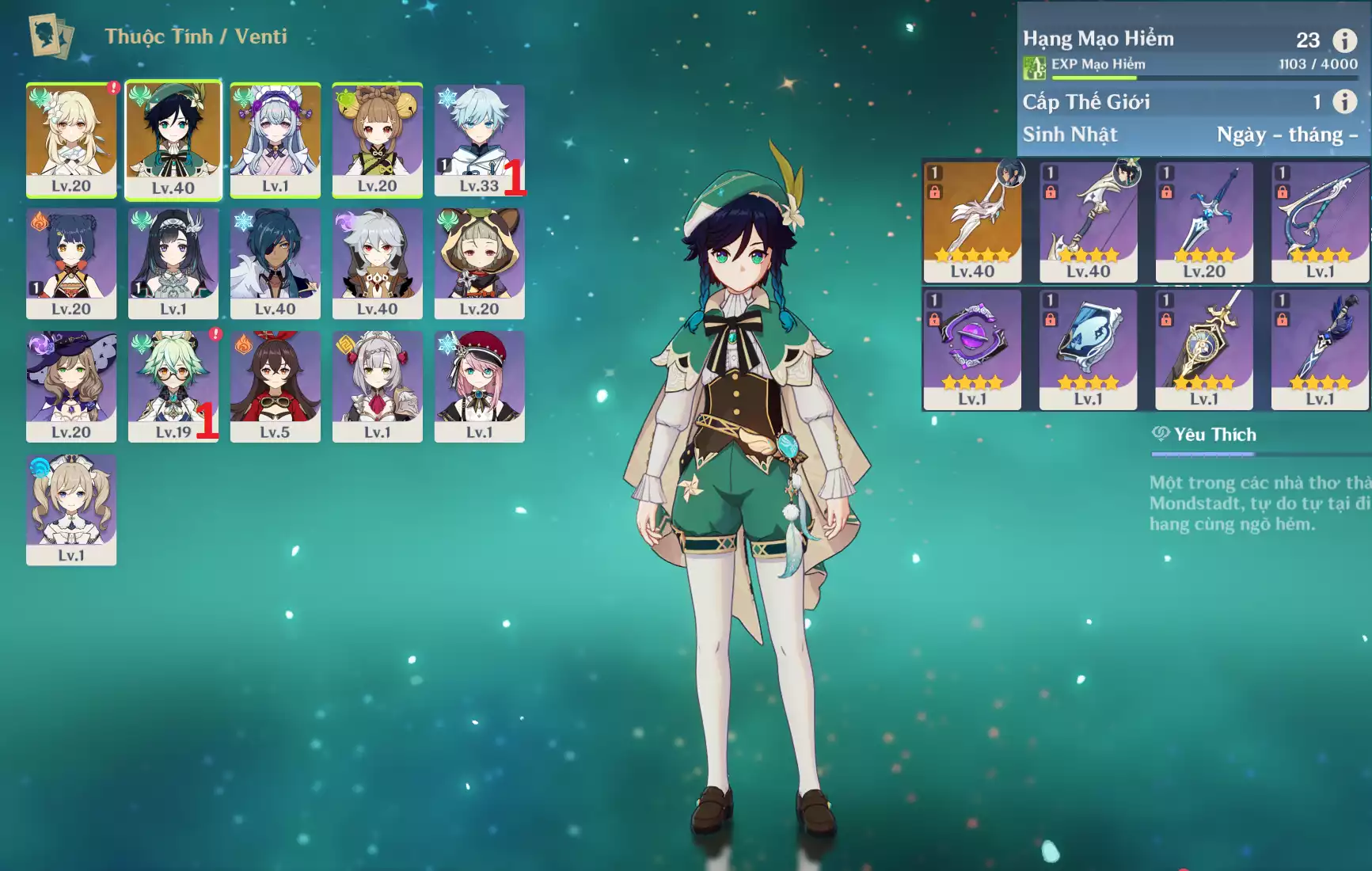This screenshot has width=1372, height=871.
Task: Select Kaeya's Lv.40 portrait
Action: (275, 264)
